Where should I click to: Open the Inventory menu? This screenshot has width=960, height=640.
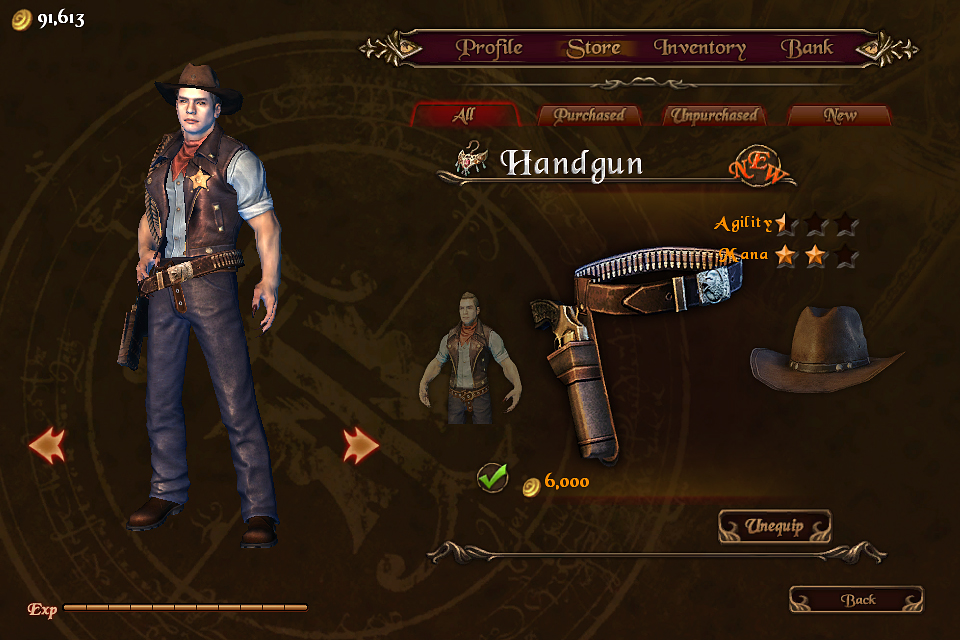[x=700, y=48]
